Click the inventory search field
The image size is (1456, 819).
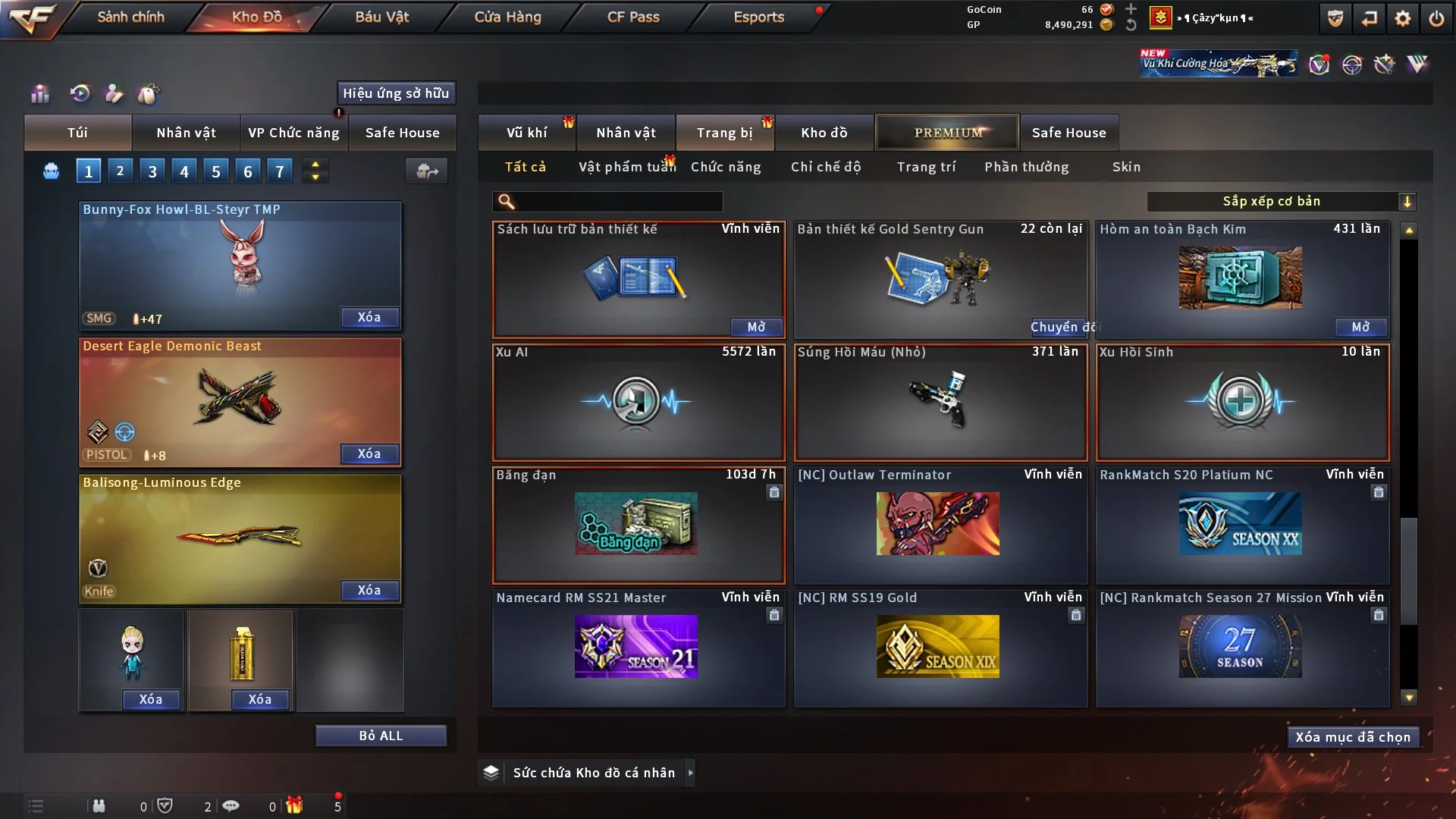pos(618,201)
